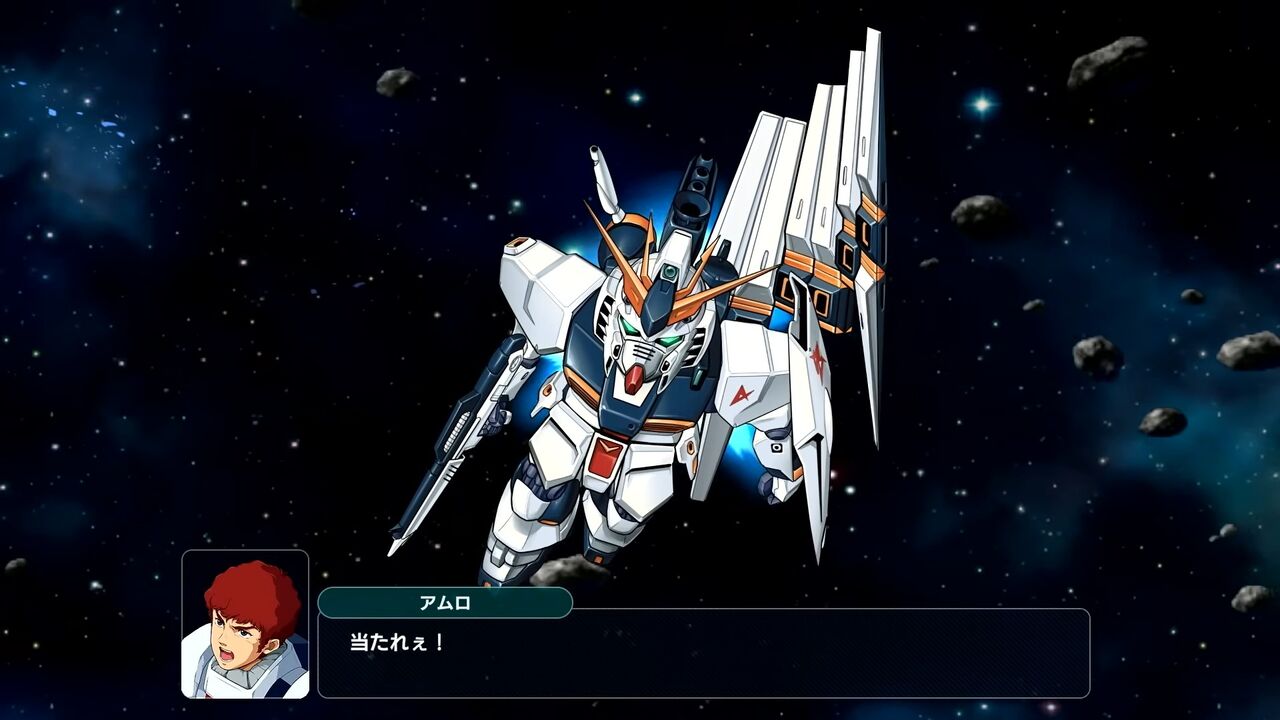Screen dimensions: 1280x720
Task: Click the dialogue box to advance Amuro's line
Action: (x=703, y=653)
